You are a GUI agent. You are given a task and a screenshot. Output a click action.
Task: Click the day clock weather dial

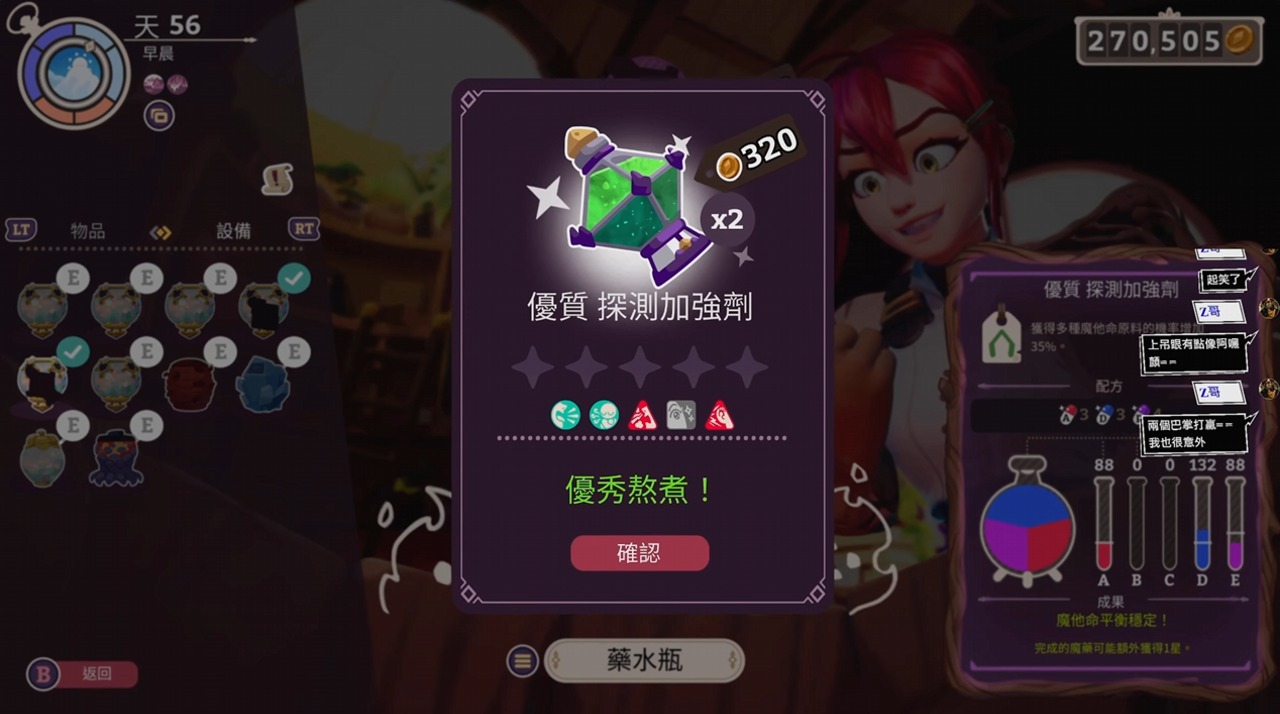point(73,76)
